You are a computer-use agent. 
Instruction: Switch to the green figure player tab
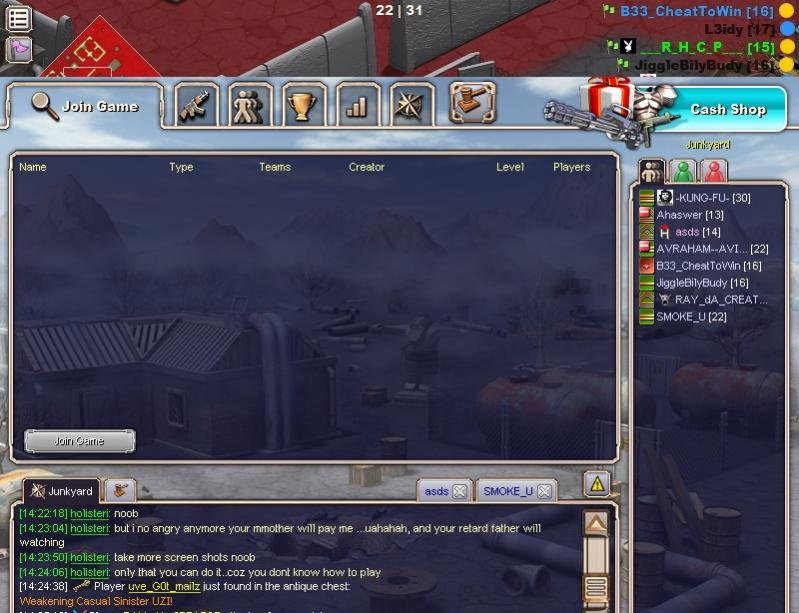click(x=683, y=171)
